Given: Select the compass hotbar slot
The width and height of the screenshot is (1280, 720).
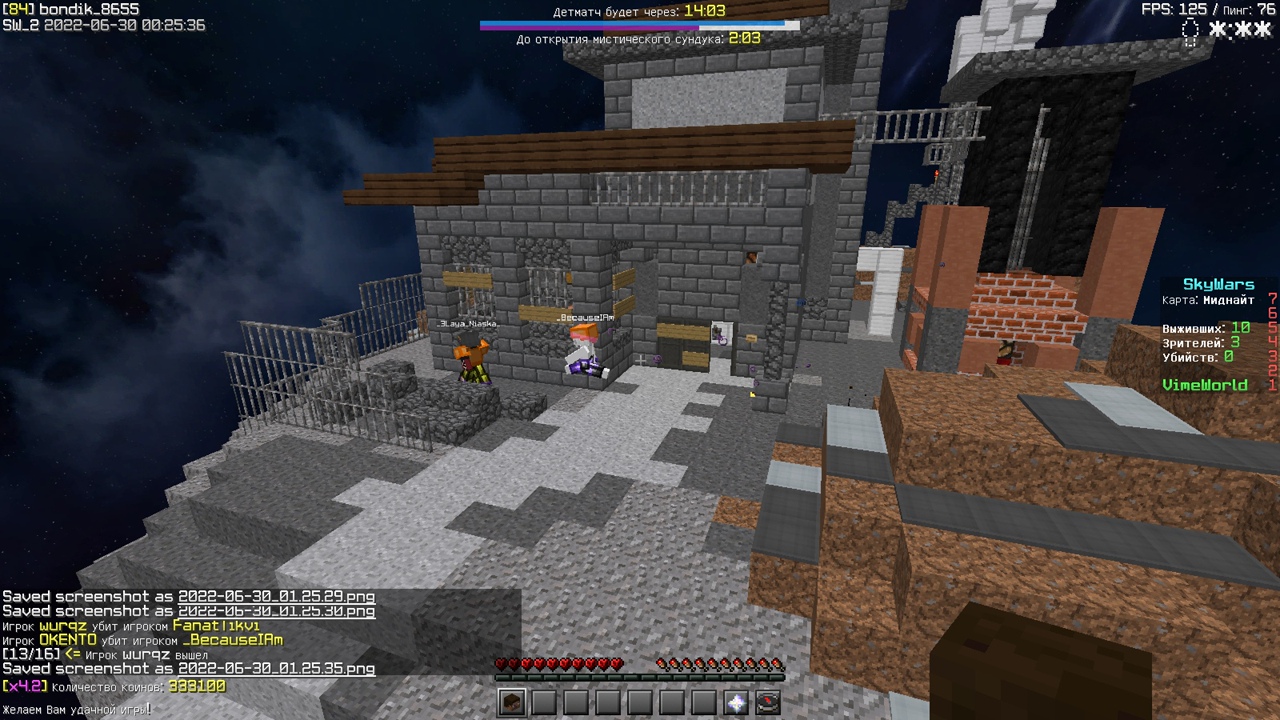Looking at the screenshot, I should coord(768,702).
